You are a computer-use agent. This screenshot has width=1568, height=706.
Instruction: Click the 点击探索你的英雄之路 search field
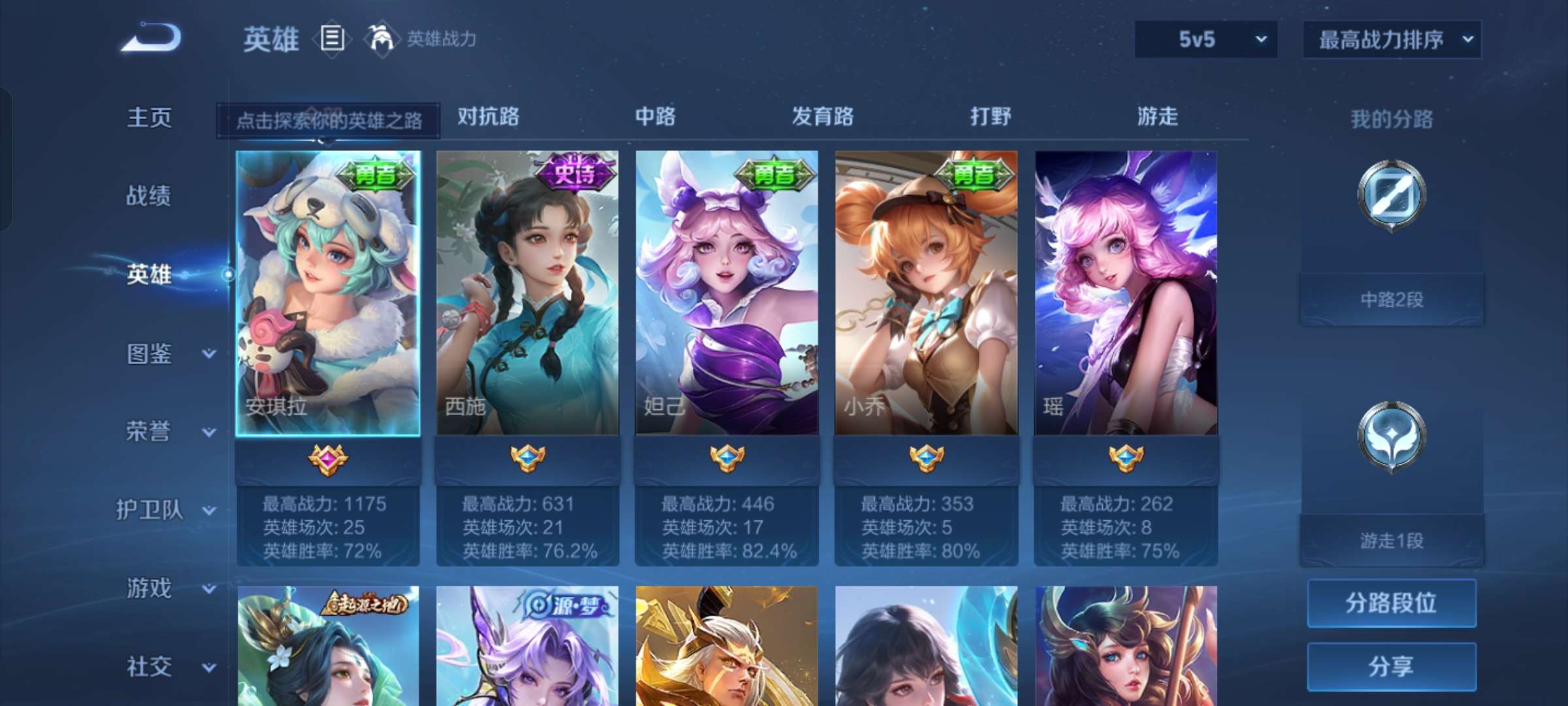click(x=330, y=121)
